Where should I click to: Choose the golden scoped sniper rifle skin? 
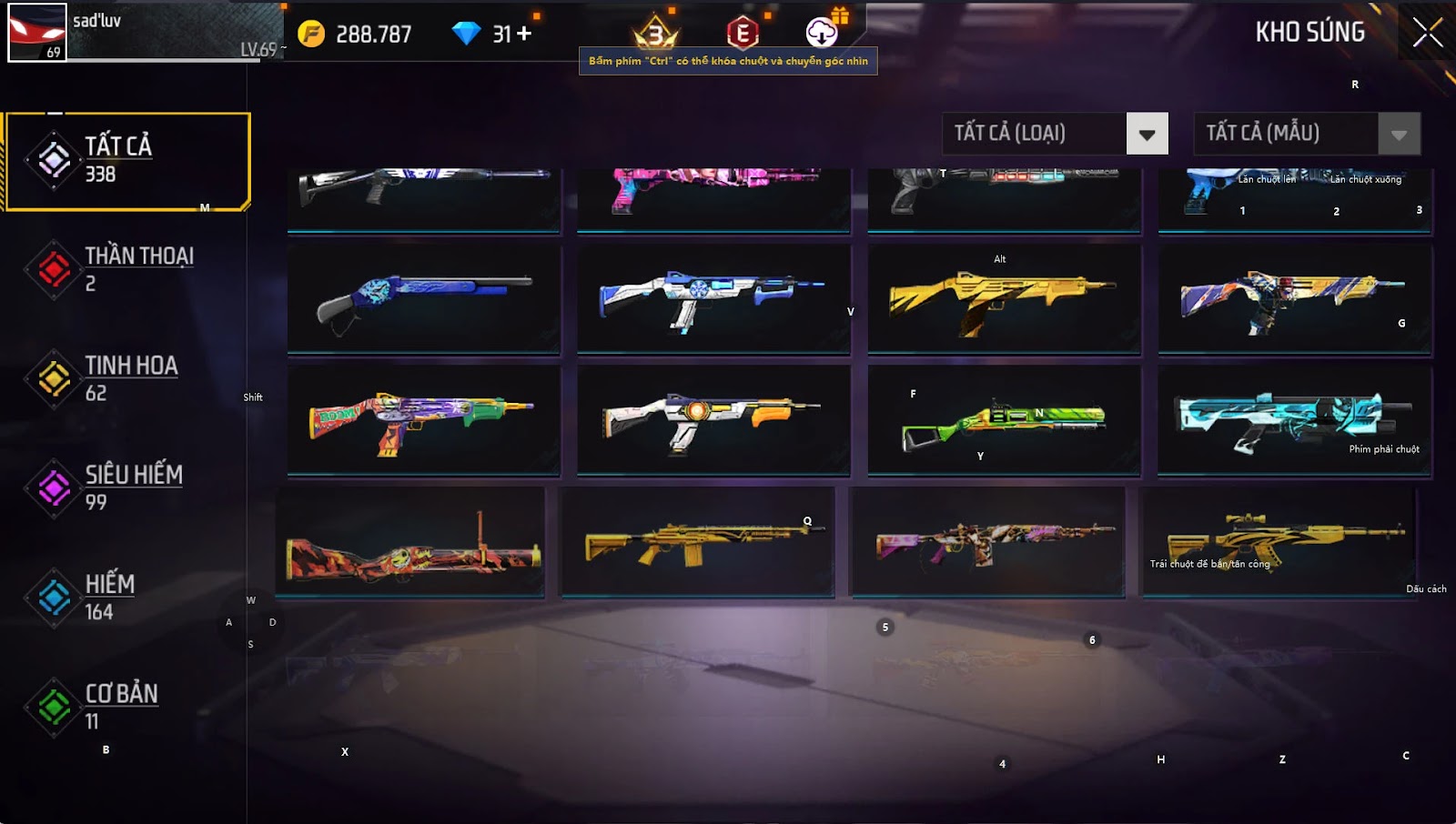click(x=1279, y=541)
